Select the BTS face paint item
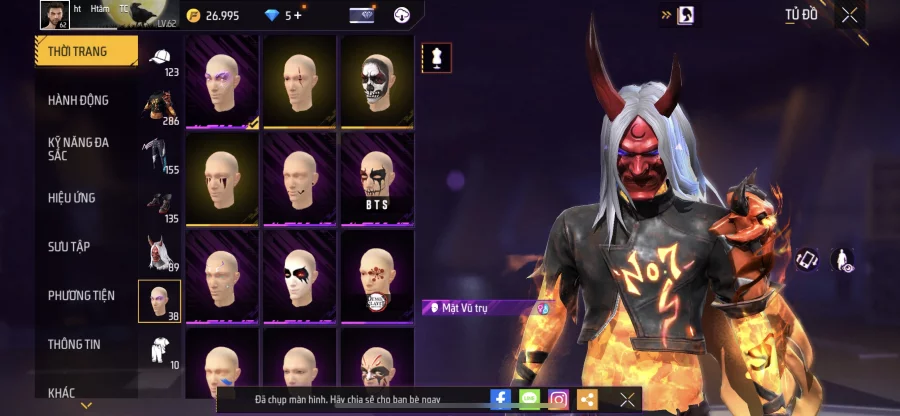The width and height of the screenshot is (900, 416). tap(377, 176)
